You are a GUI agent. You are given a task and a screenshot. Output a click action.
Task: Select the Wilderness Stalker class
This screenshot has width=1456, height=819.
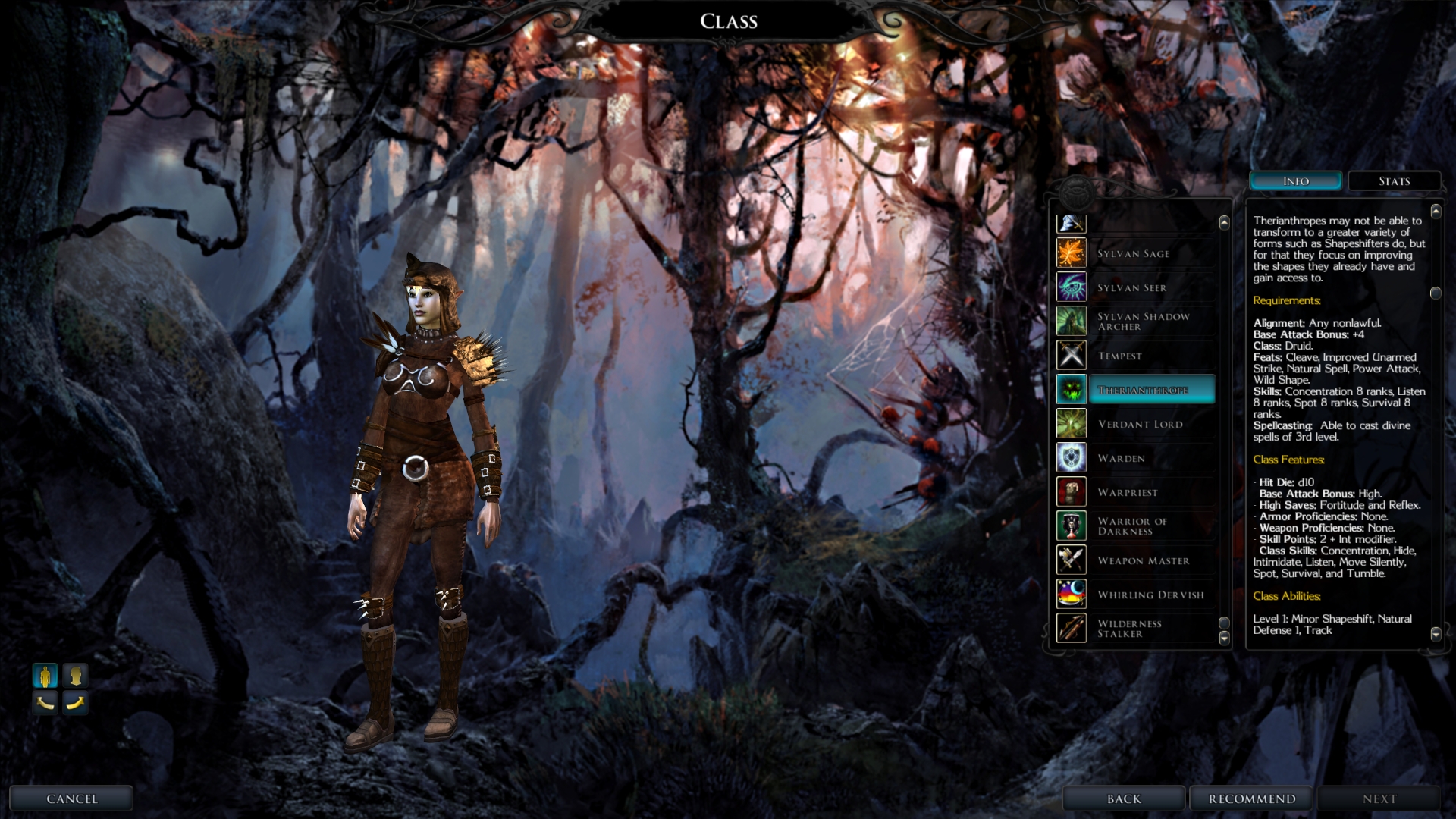click(1130, 629)
